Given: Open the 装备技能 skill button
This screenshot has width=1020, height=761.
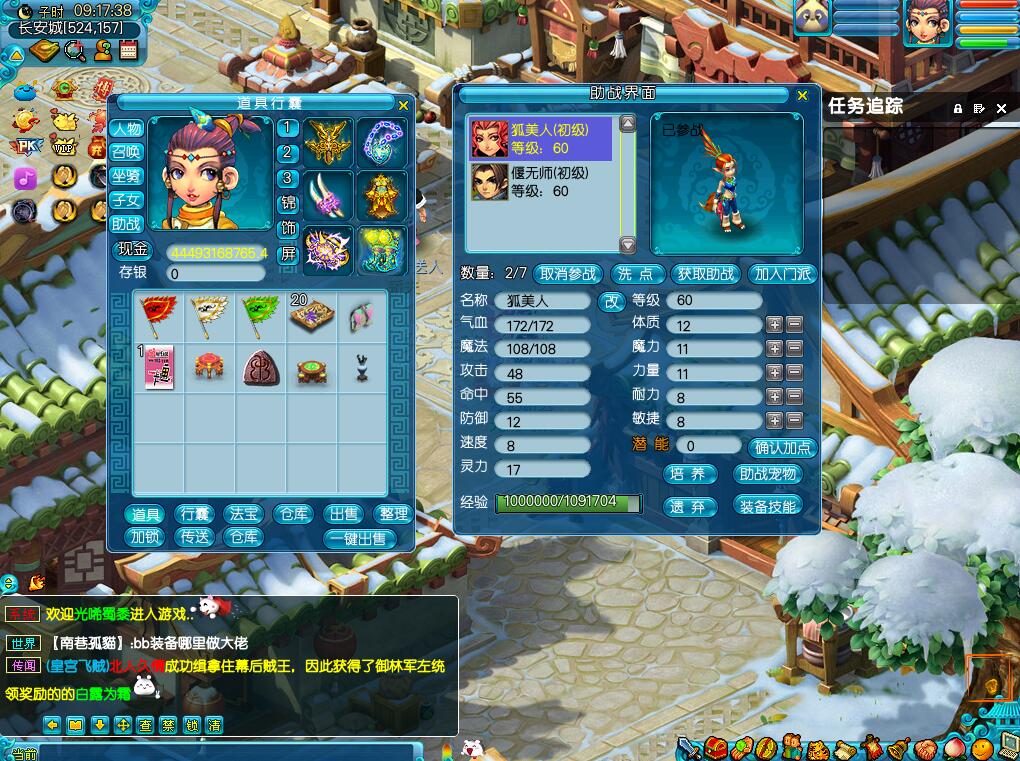Looking at the screenshot, I should click(768, 506).
